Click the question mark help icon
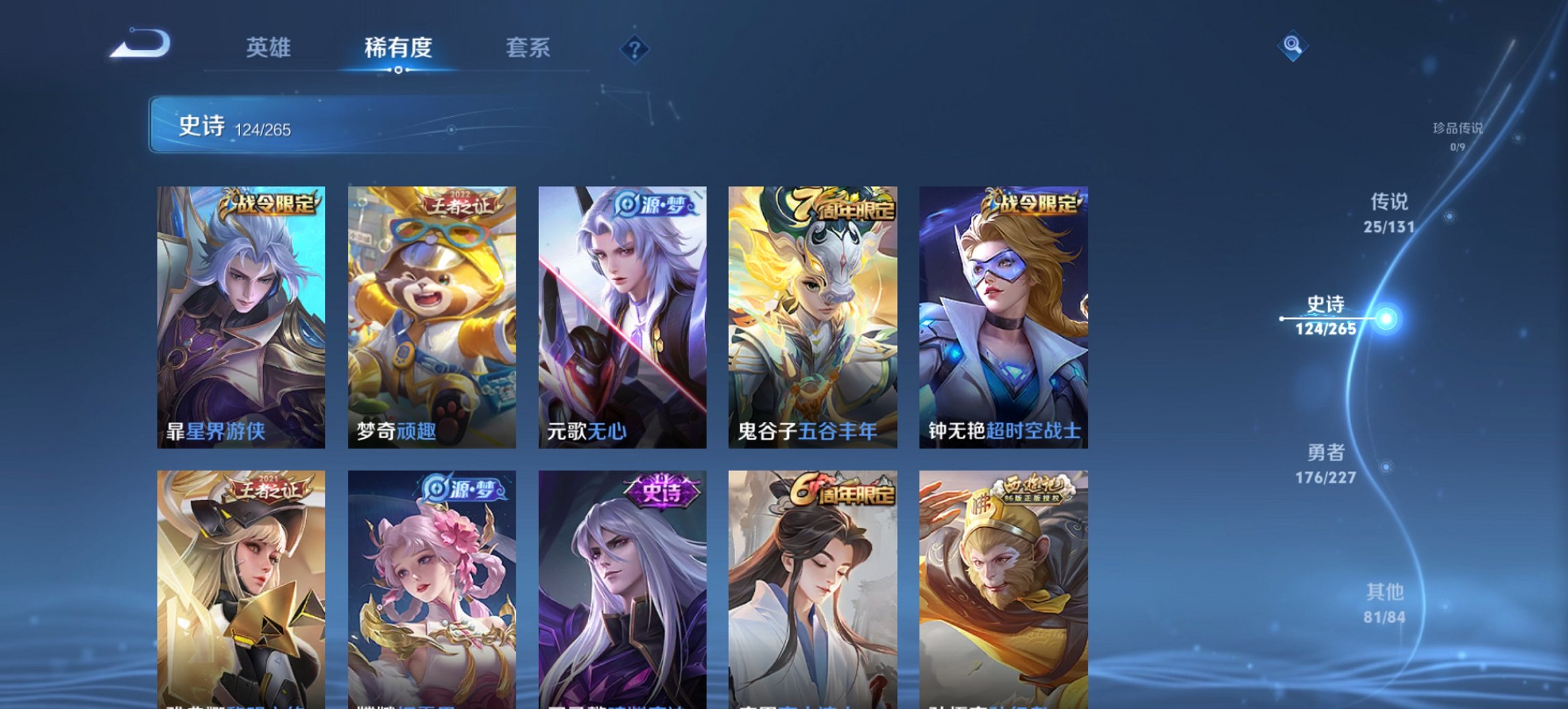Image resolution: width=1568 pixels, height=709 pixels. point(635,48)
